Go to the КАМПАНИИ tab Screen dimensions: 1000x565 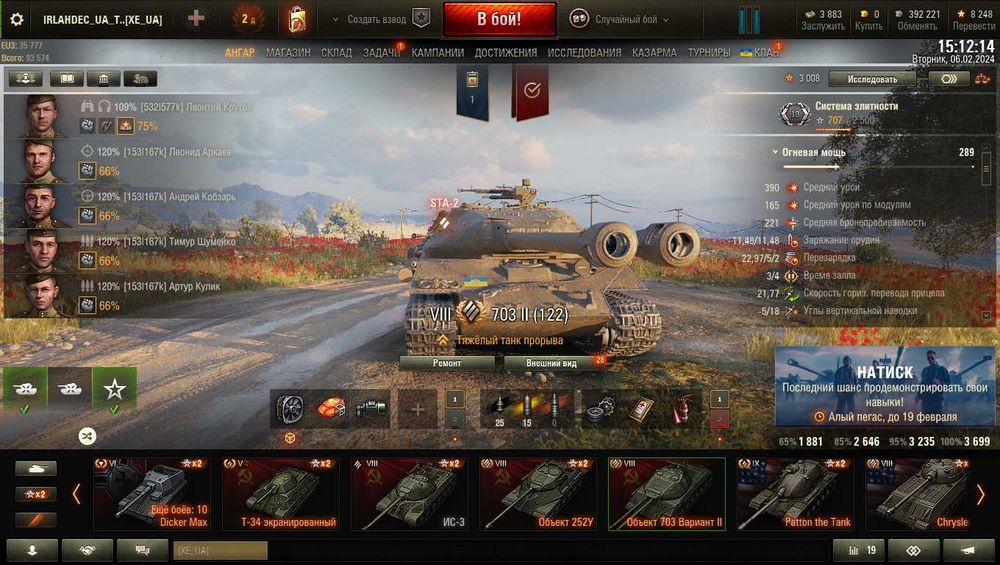437,52
